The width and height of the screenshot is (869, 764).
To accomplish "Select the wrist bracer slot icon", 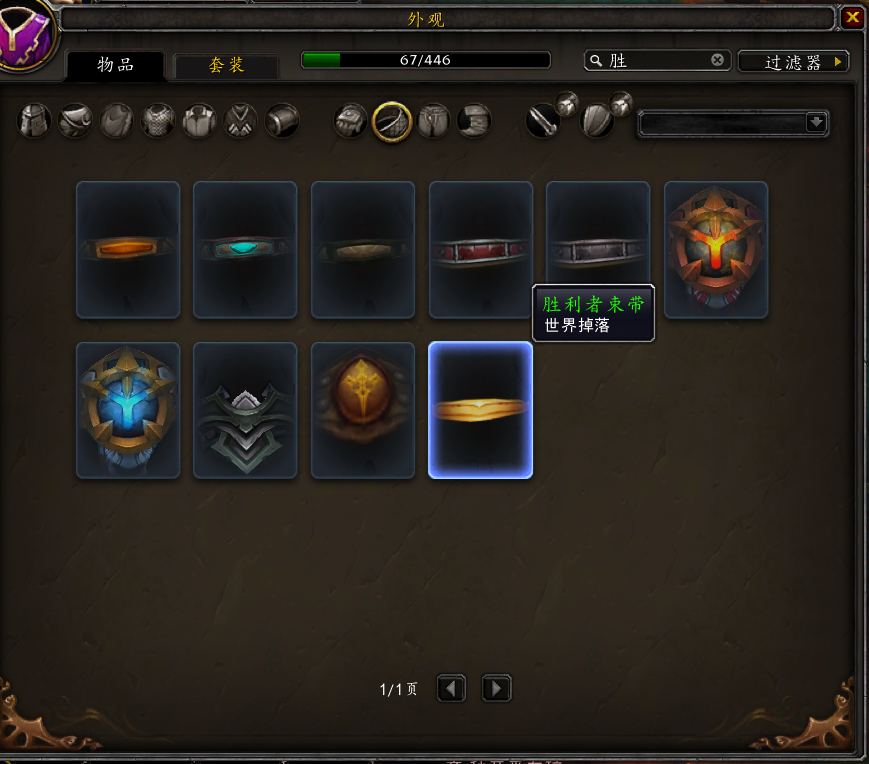I will 282,121.
